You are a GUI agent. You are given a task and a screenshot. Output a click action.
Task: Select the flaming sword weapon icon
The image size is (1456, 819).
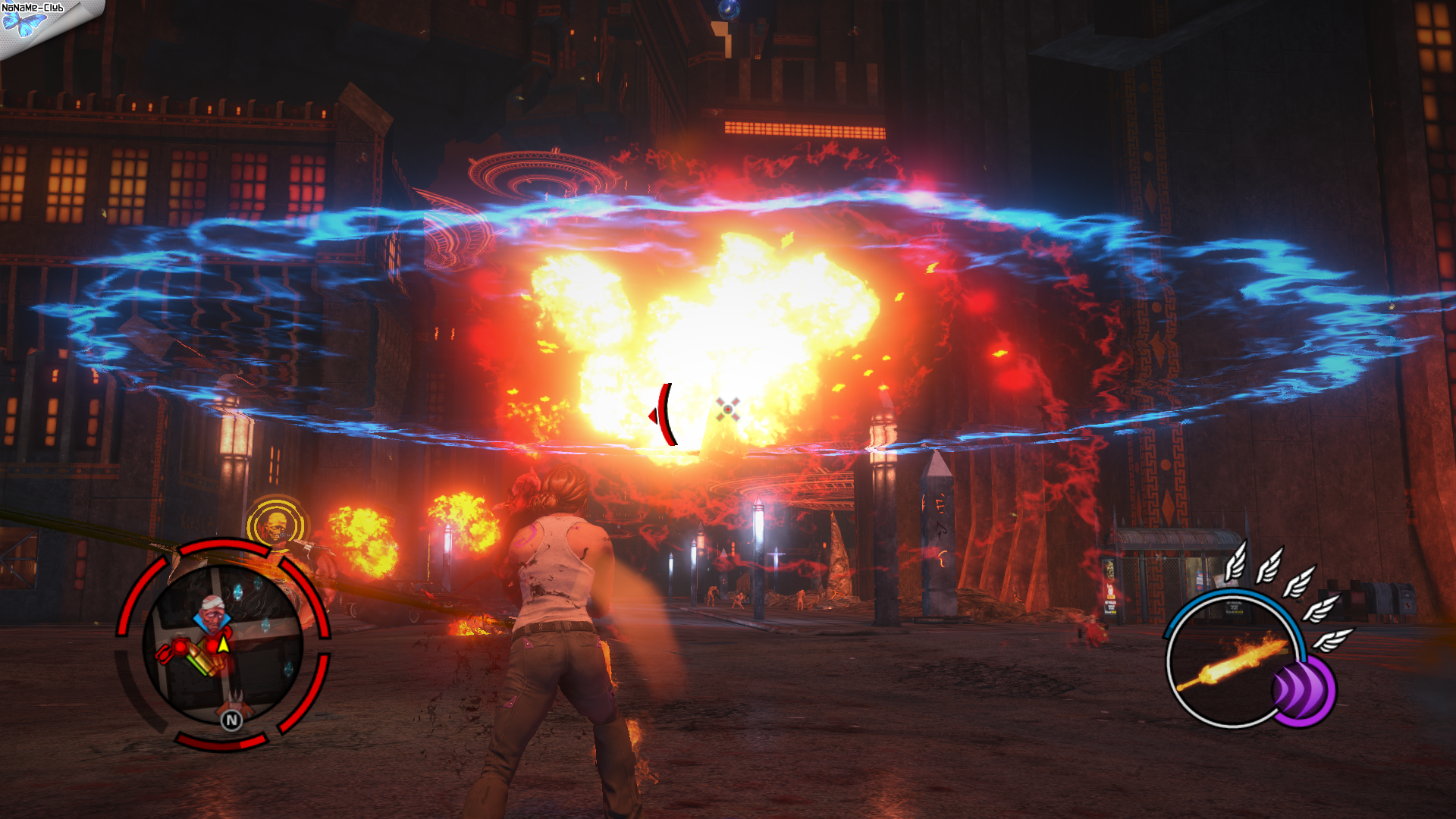pyautogui.click(x=1232, y=661)
